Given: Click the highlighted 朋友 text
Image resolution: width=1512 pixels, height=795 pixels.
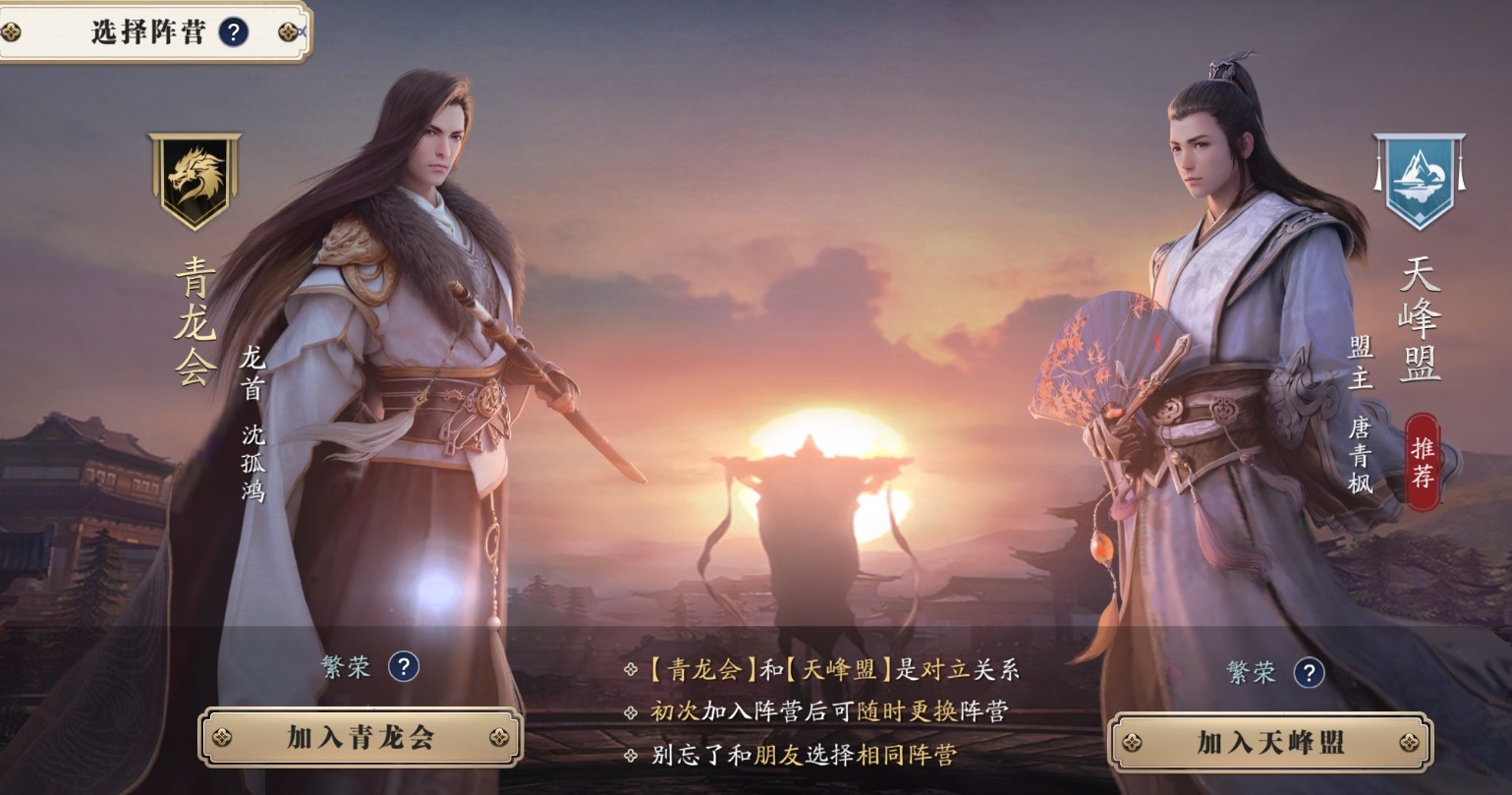Looking at the screenshot, I should 779,758.
